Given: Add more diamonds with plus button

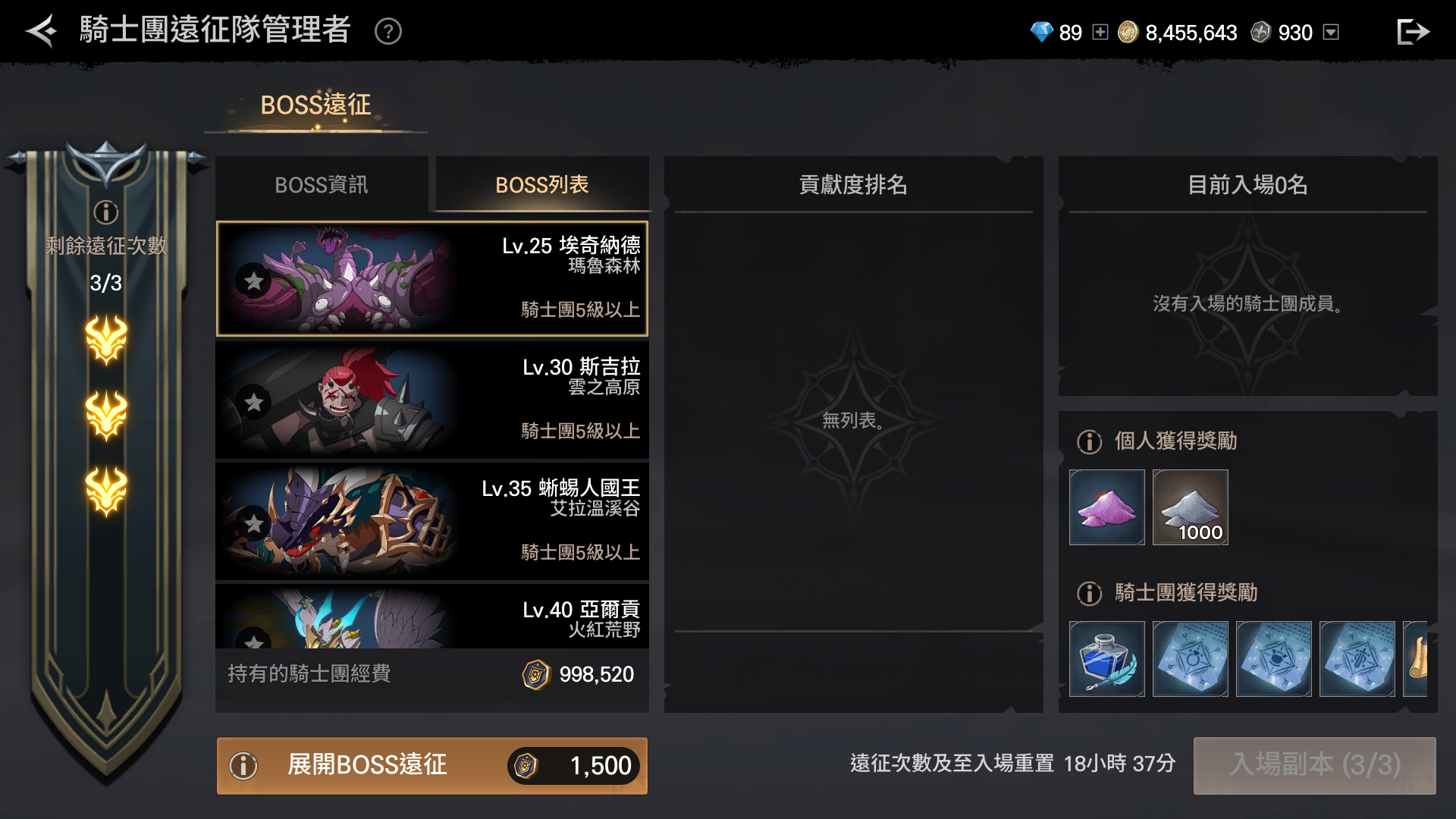Looking at the screenshot, I should 1100,32.
